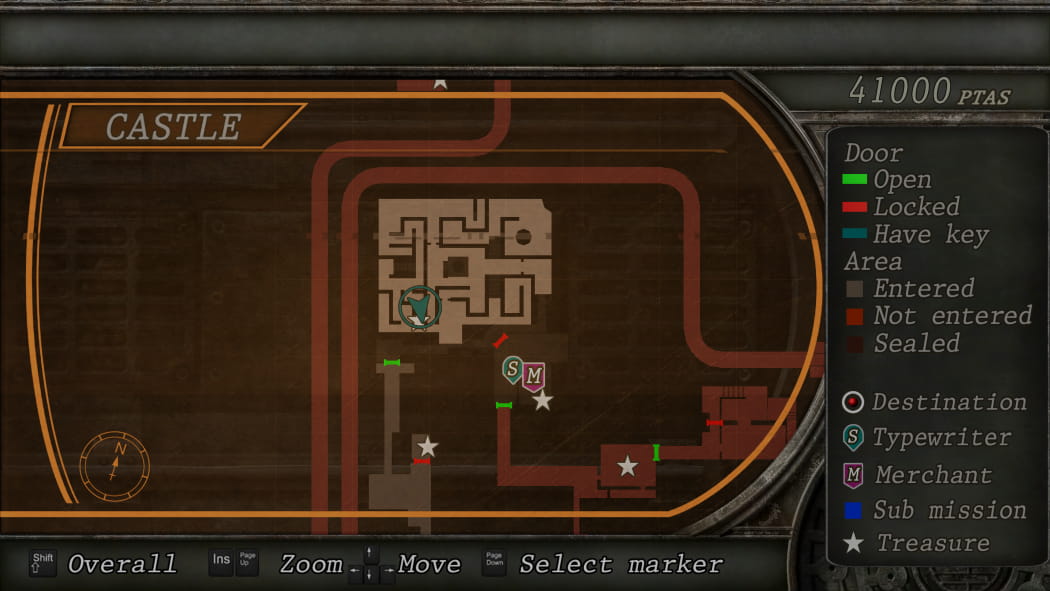Select the Typewriter marker on the map
1050x591 pixels.
(x=512, y=370)
